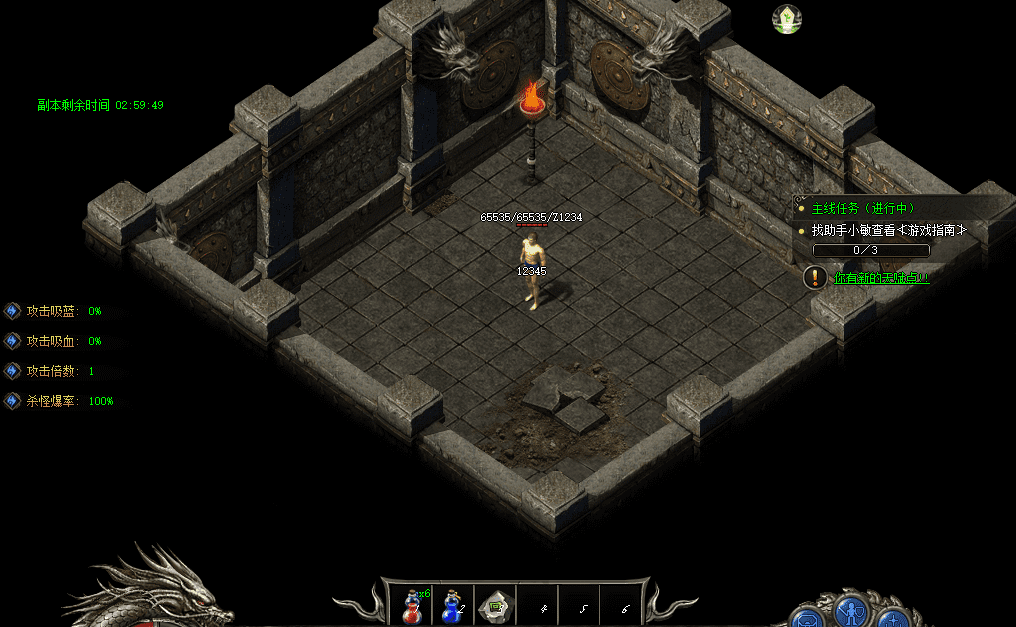Image resolution: width=1016 pixels, height=627 pixels.
Task: Use the blue mana potion slot
Action: pos(453,606)
